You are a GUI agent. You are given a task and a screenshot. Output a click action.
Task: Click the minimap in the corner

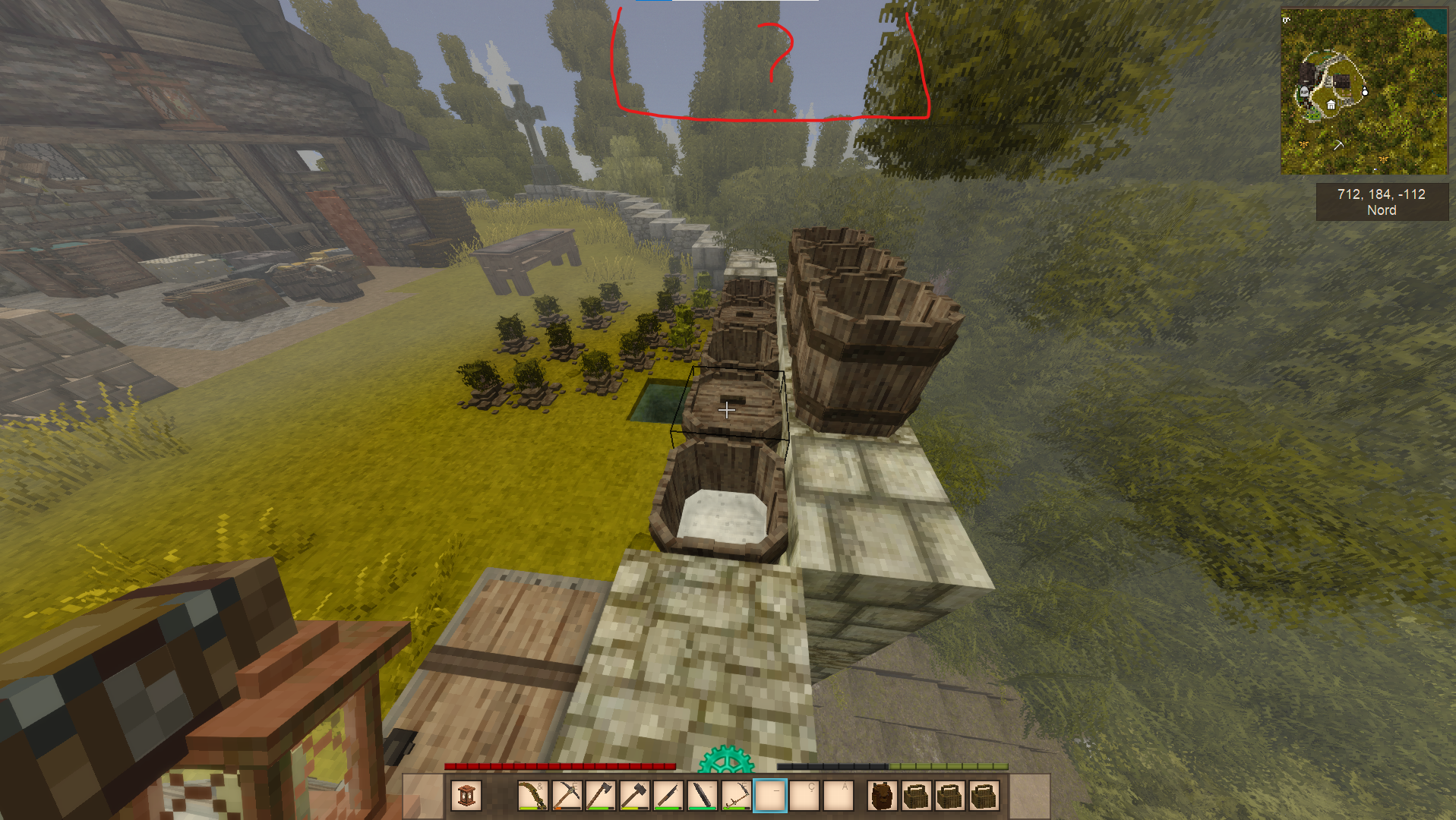1364,91
